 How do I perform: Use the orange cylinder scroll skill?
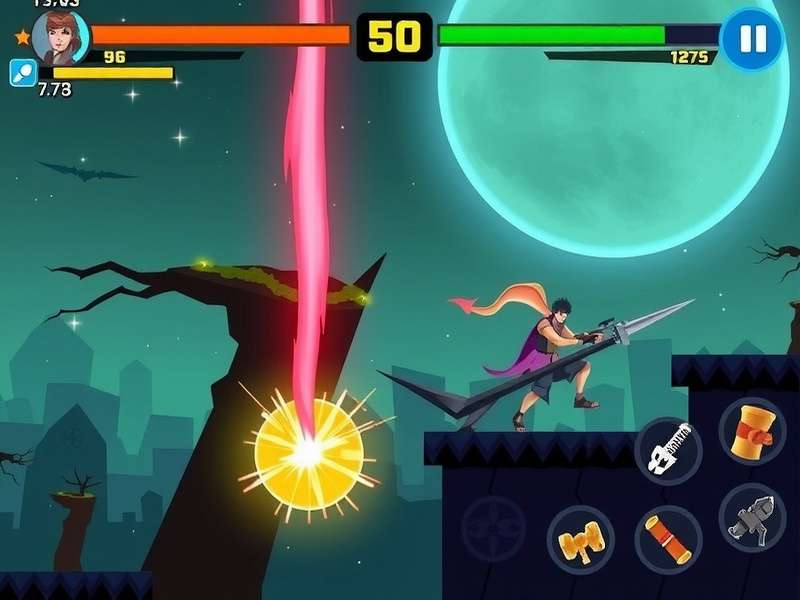click(668, 539)
